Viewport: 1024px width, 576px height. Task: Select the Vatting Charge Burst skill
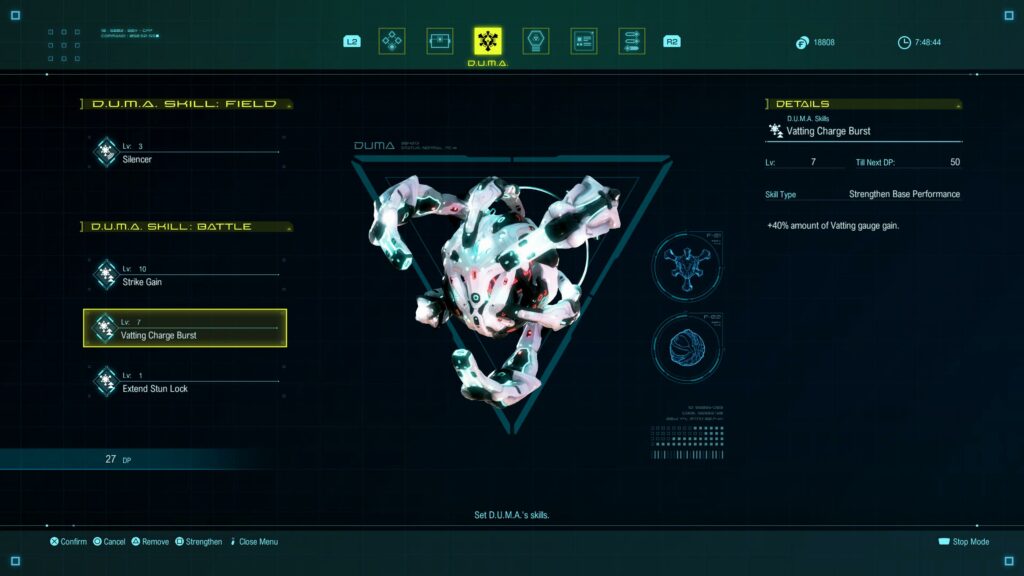(185, 328)
